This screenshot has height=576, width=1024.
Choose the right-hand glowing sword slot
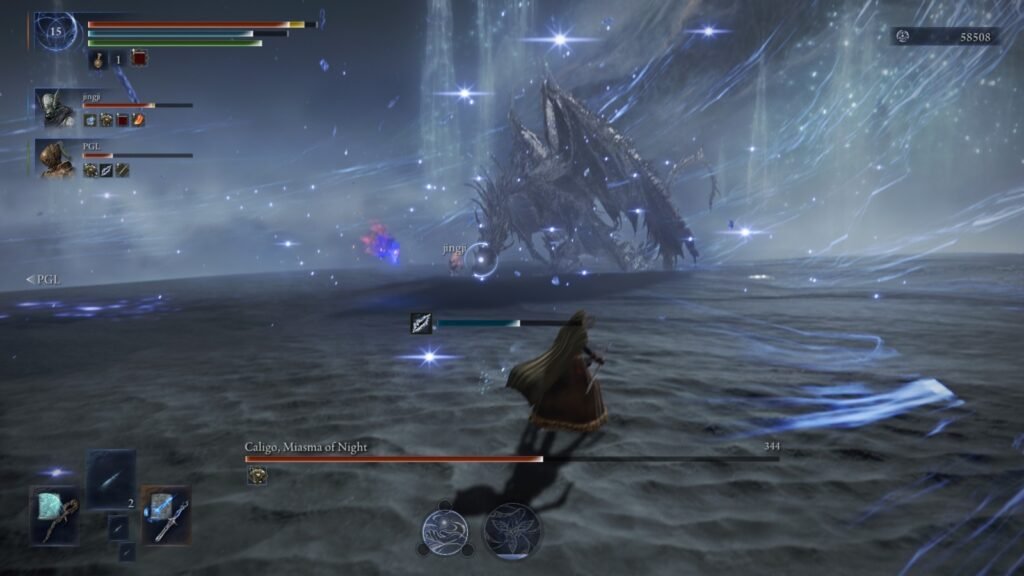pos(165,515)
